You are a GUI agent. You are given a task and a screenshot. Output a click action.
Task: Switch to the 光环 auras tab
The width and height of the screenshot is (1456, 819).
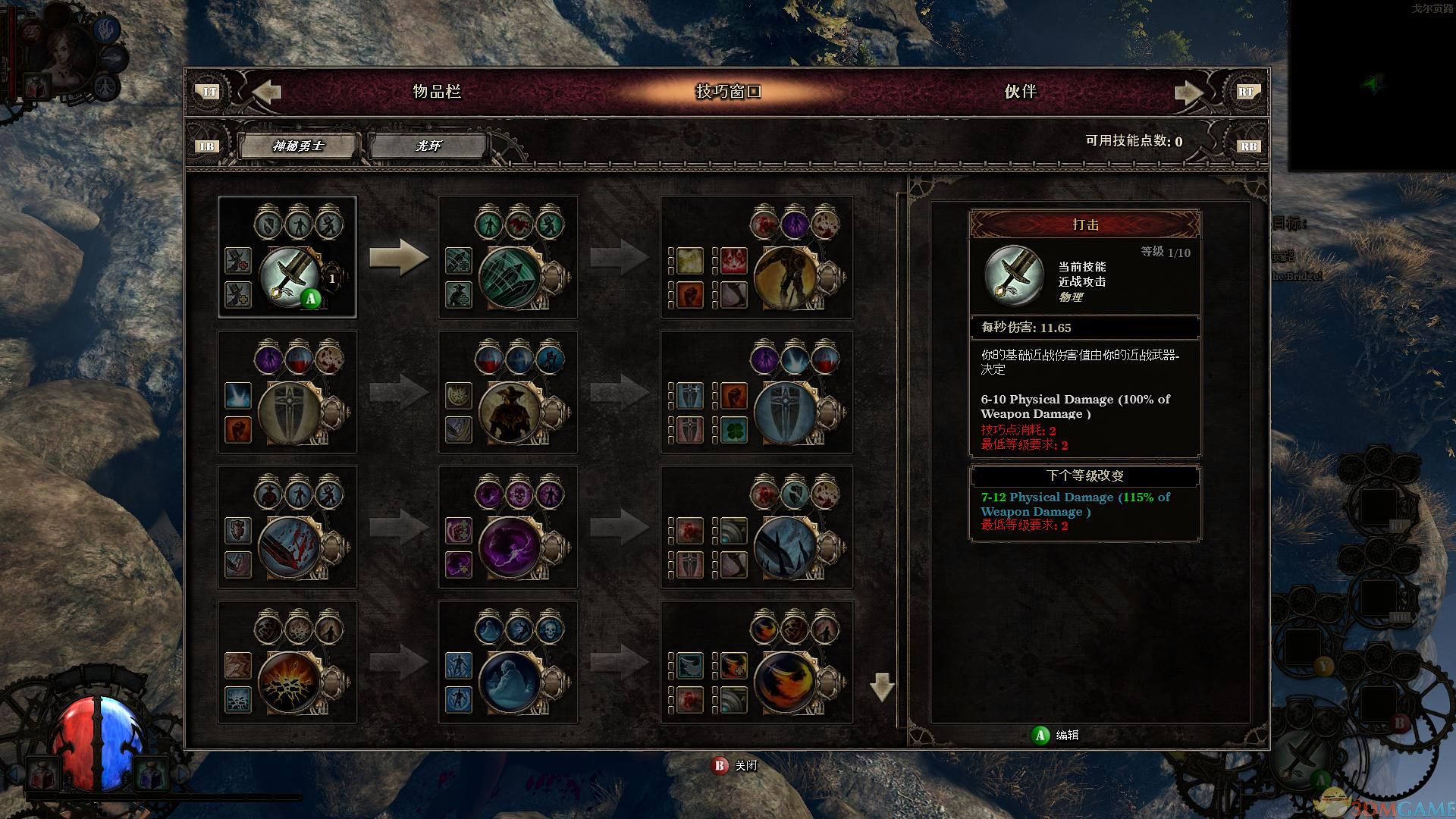pyautogui.click(x=428, y=146)
